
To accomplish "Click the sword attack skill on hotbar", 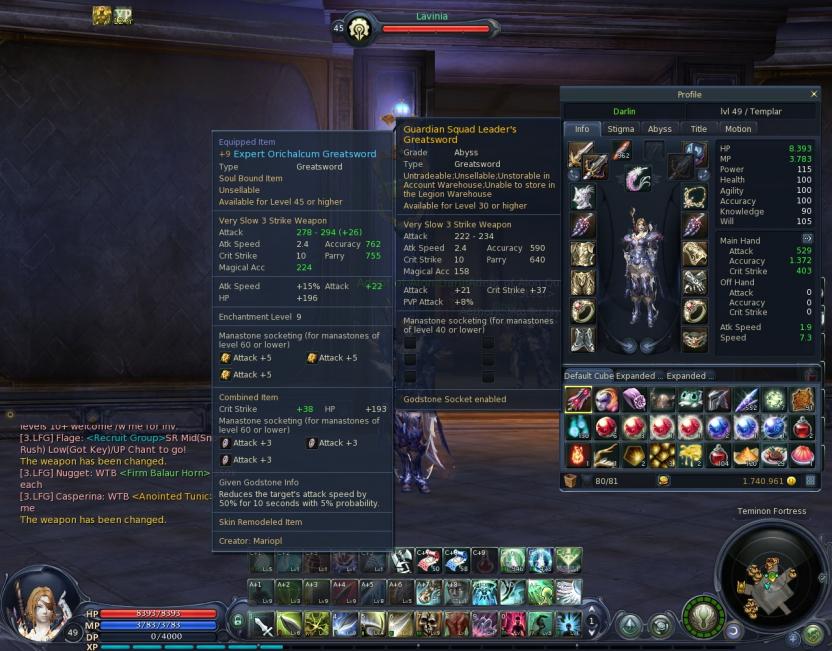I will pos(262,624).
